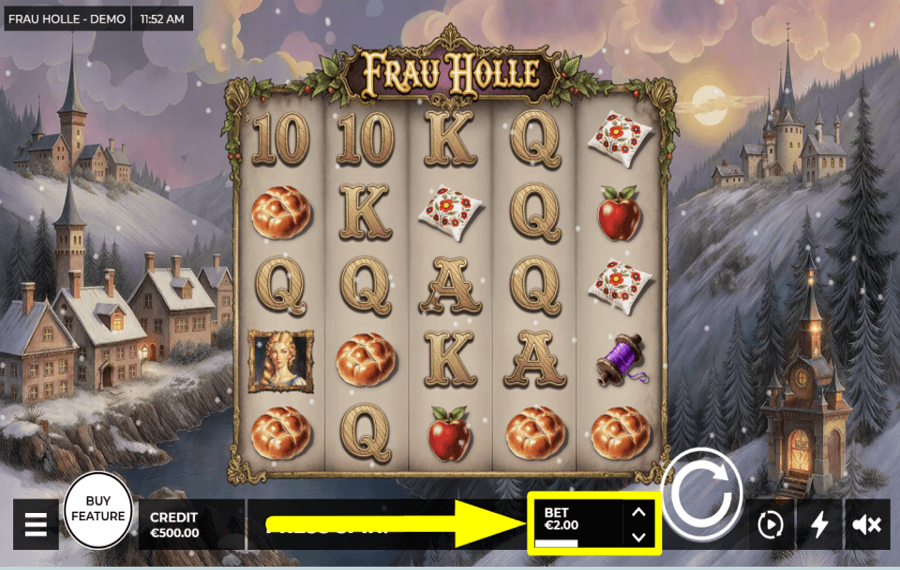Open the autoplay options
The width and height of the screenshot is (900, 570).
(x=769, y=524)
